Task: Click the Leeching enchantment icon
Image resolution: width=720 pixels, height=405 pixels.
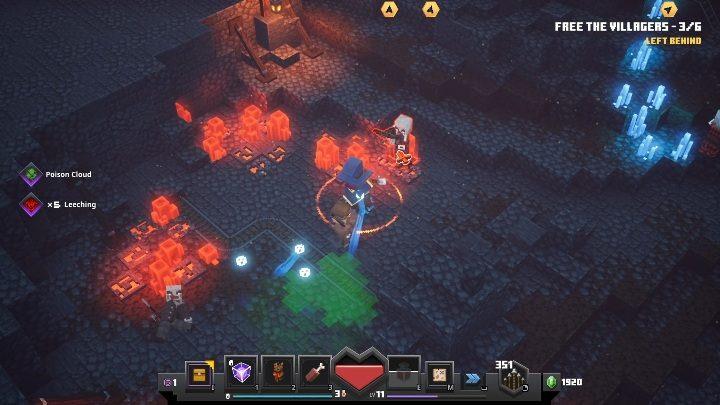Action: coord(31,205)
